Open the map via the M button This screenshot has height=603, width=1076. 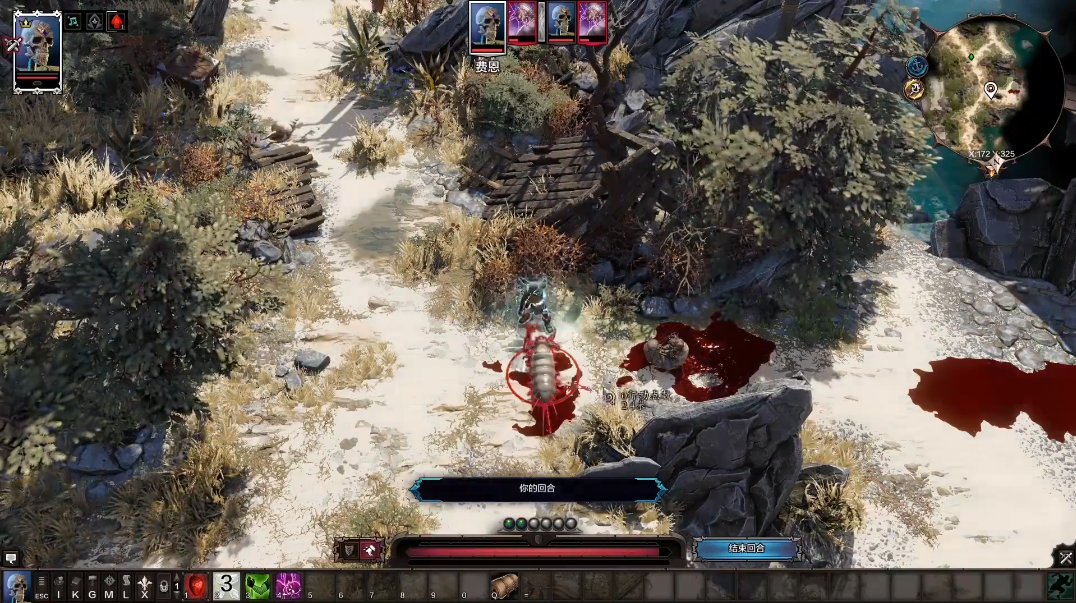click(x=109, y=586)
